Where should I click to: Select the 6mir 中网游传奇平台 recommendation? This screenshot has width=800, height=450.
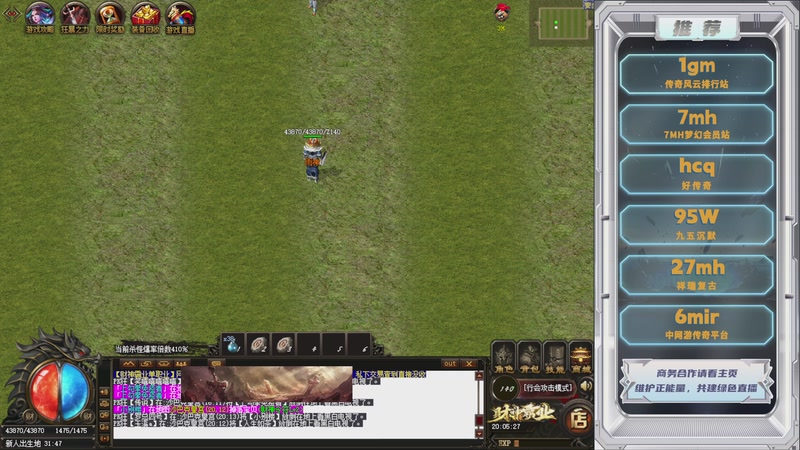(696, 323)
